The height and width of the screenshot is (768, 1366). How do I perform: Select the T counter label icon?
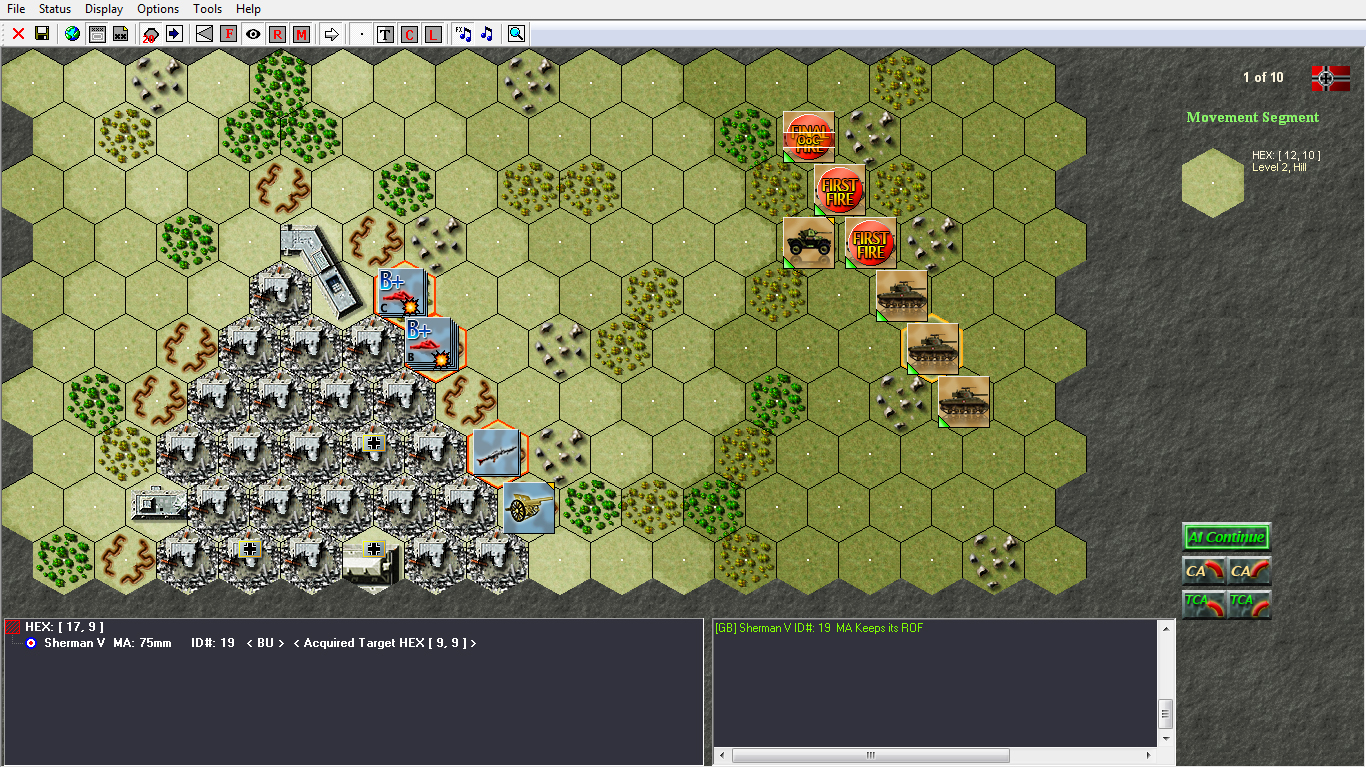(385, 33)
